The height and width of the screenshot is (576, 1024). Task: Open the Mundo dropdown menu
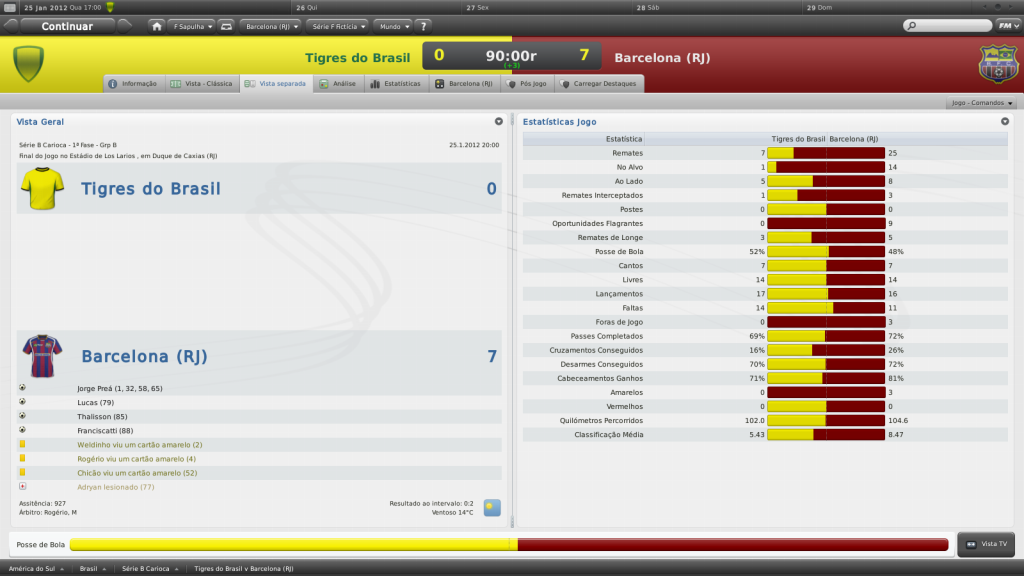tap(392, 26)
